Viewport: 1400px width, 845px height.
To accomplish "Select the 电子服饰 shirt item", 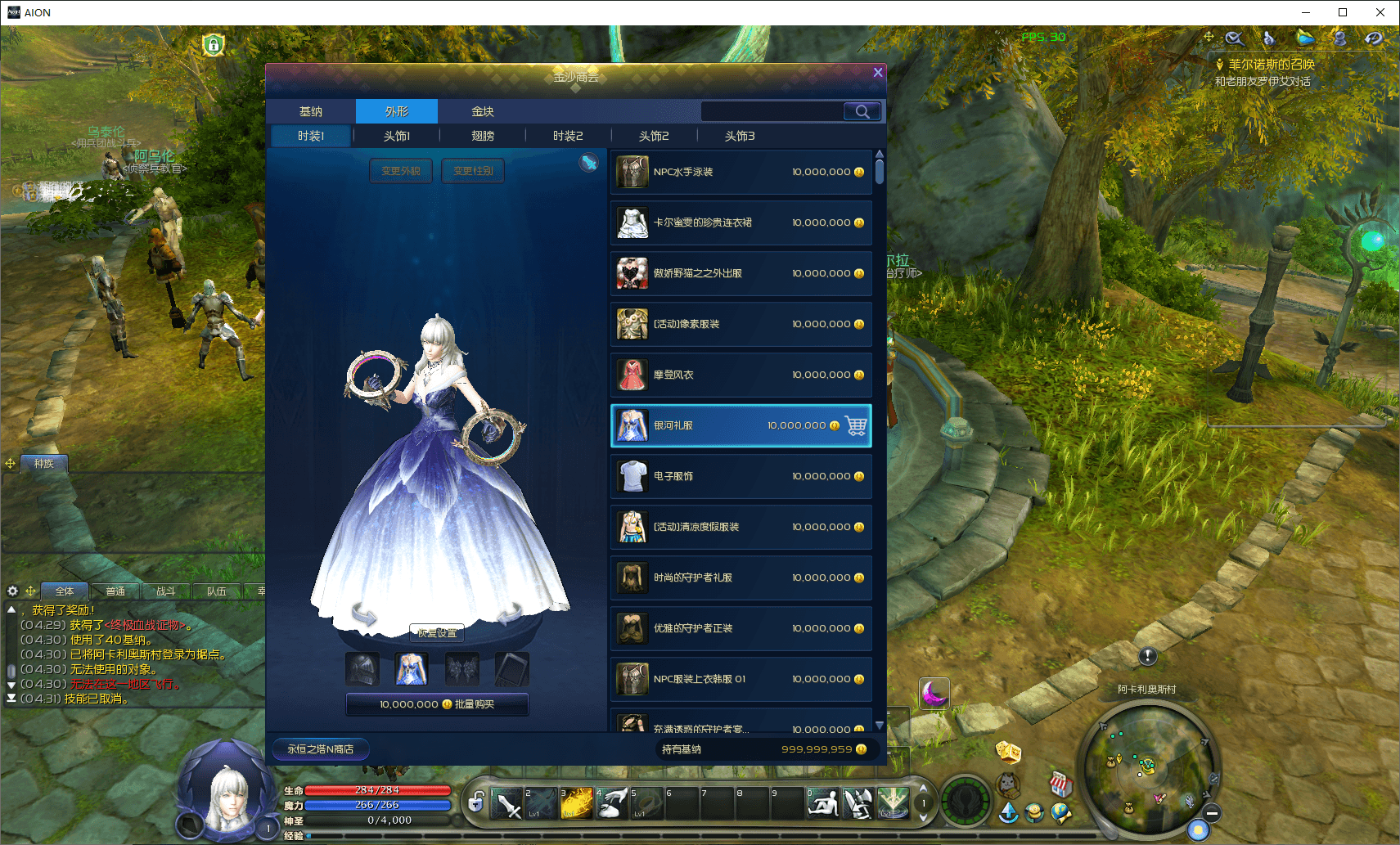I will tap(741, 476).
